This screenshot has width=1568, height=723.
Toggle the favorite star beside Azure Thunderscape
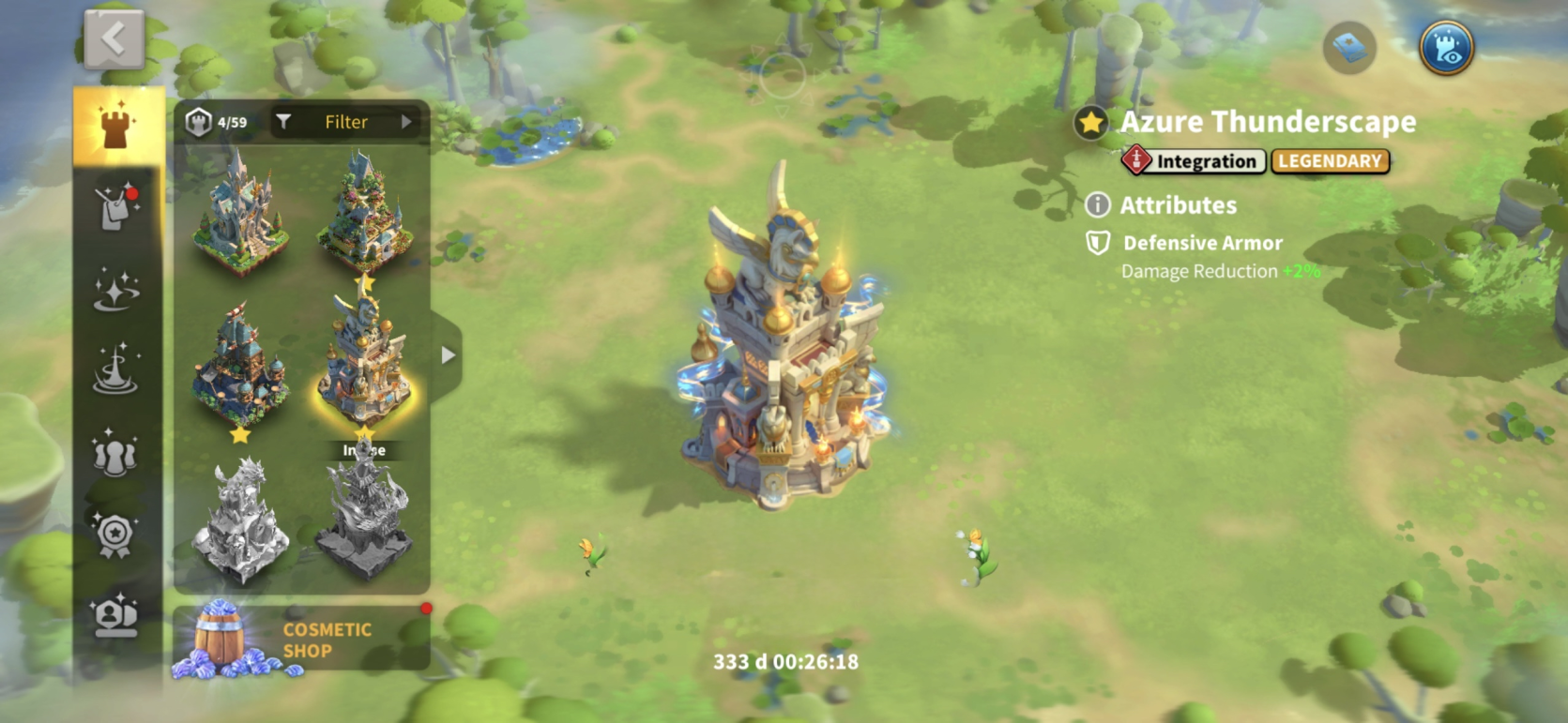(1090, 123)
